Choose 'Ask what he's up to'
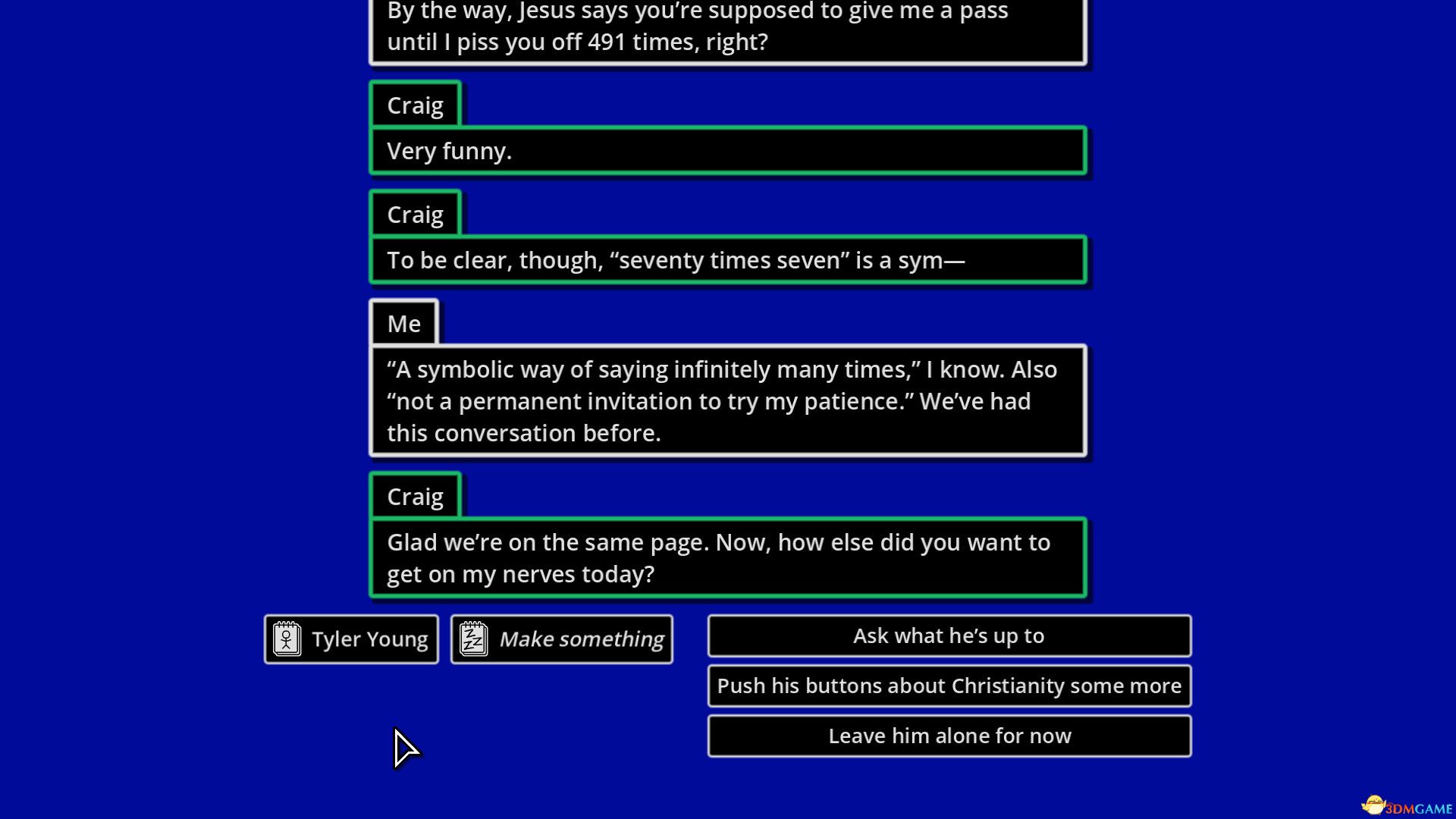The width and height of the screenshot is (1456, 819). pyautogui.click(x=948, y=635)
